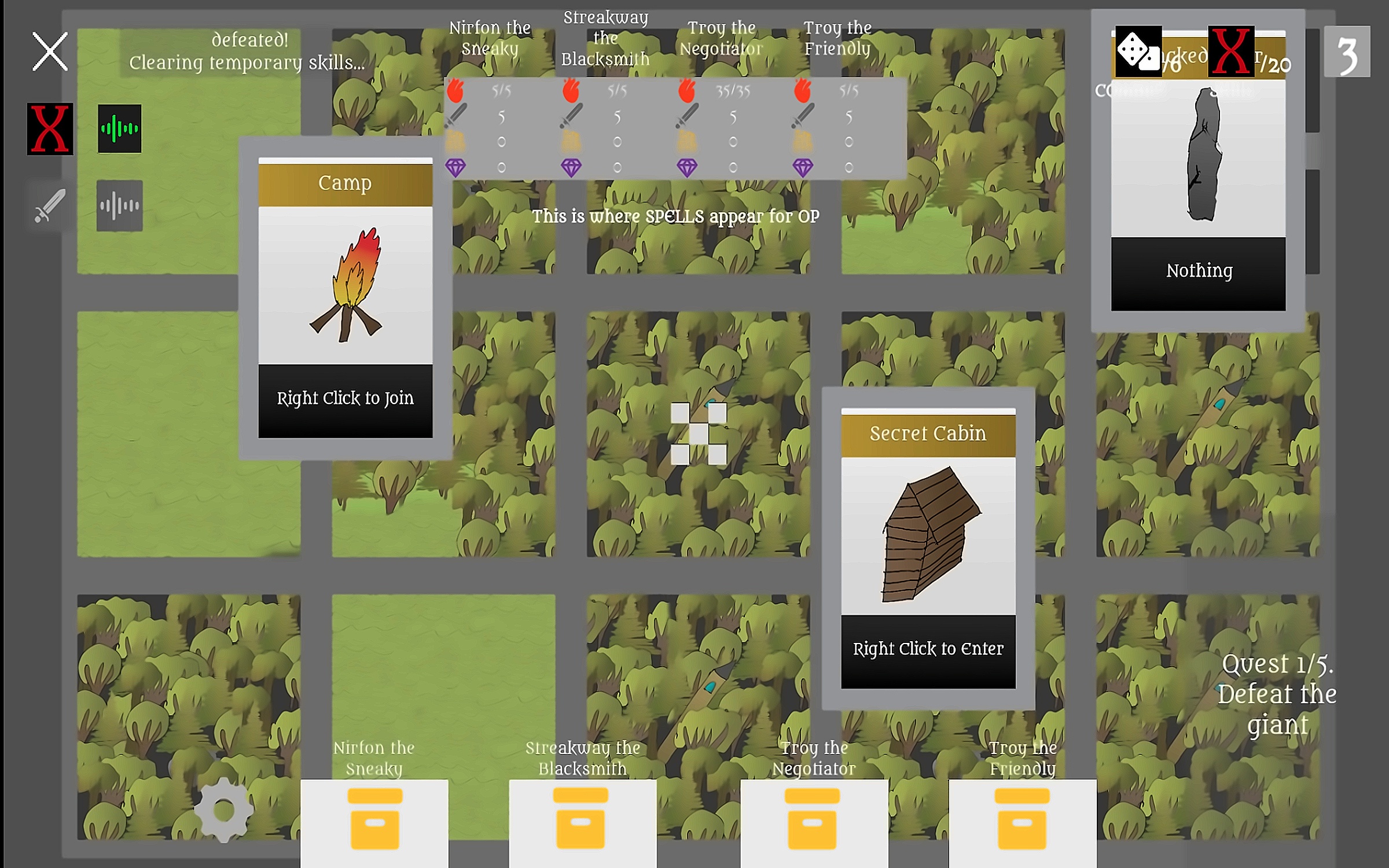
Task: Choose the Secret Cabin card
Action: click(928, 548)
